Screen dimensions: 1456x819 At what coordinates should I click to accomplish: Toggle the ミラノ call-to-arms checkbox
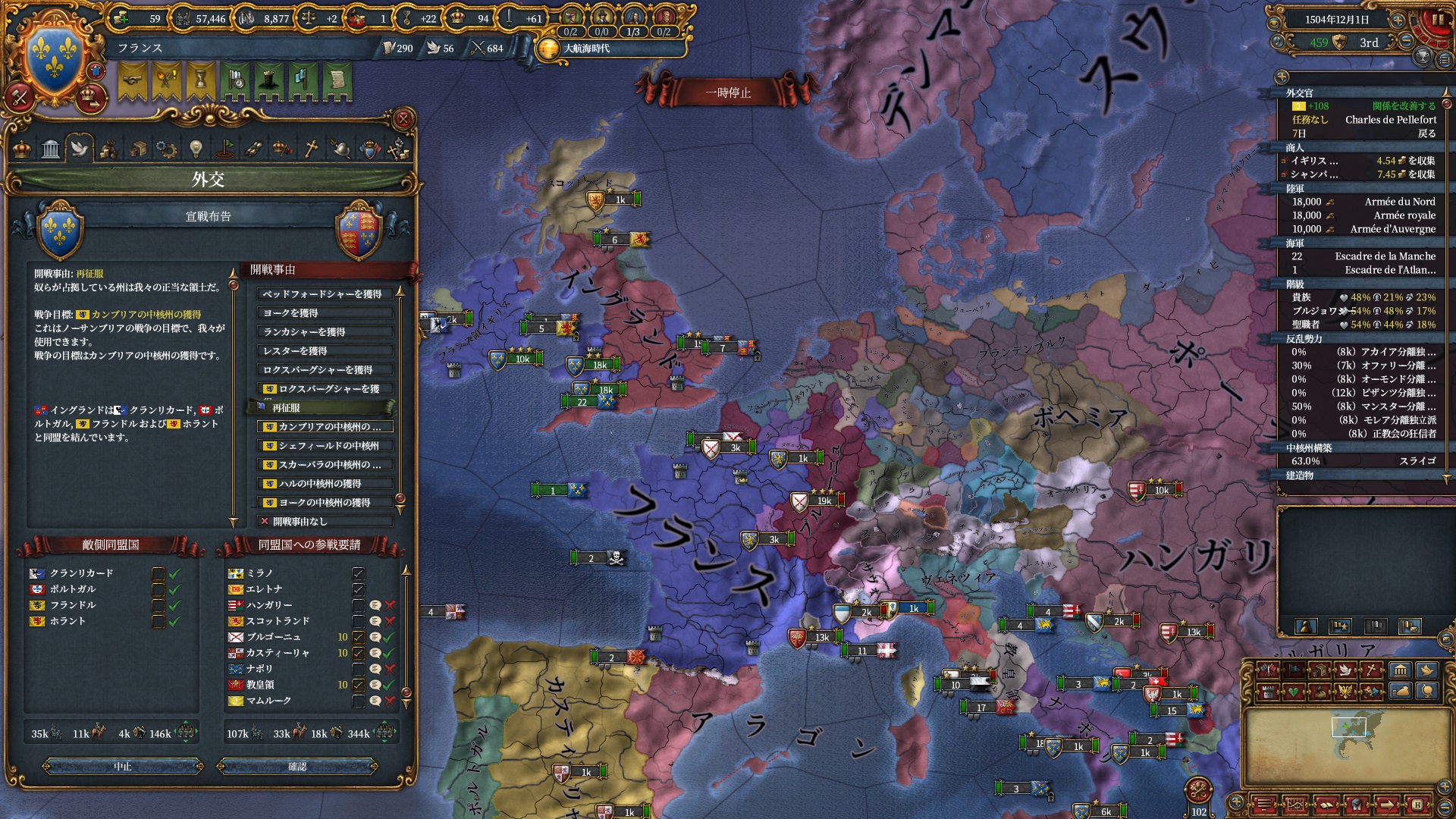coord(359,573)
